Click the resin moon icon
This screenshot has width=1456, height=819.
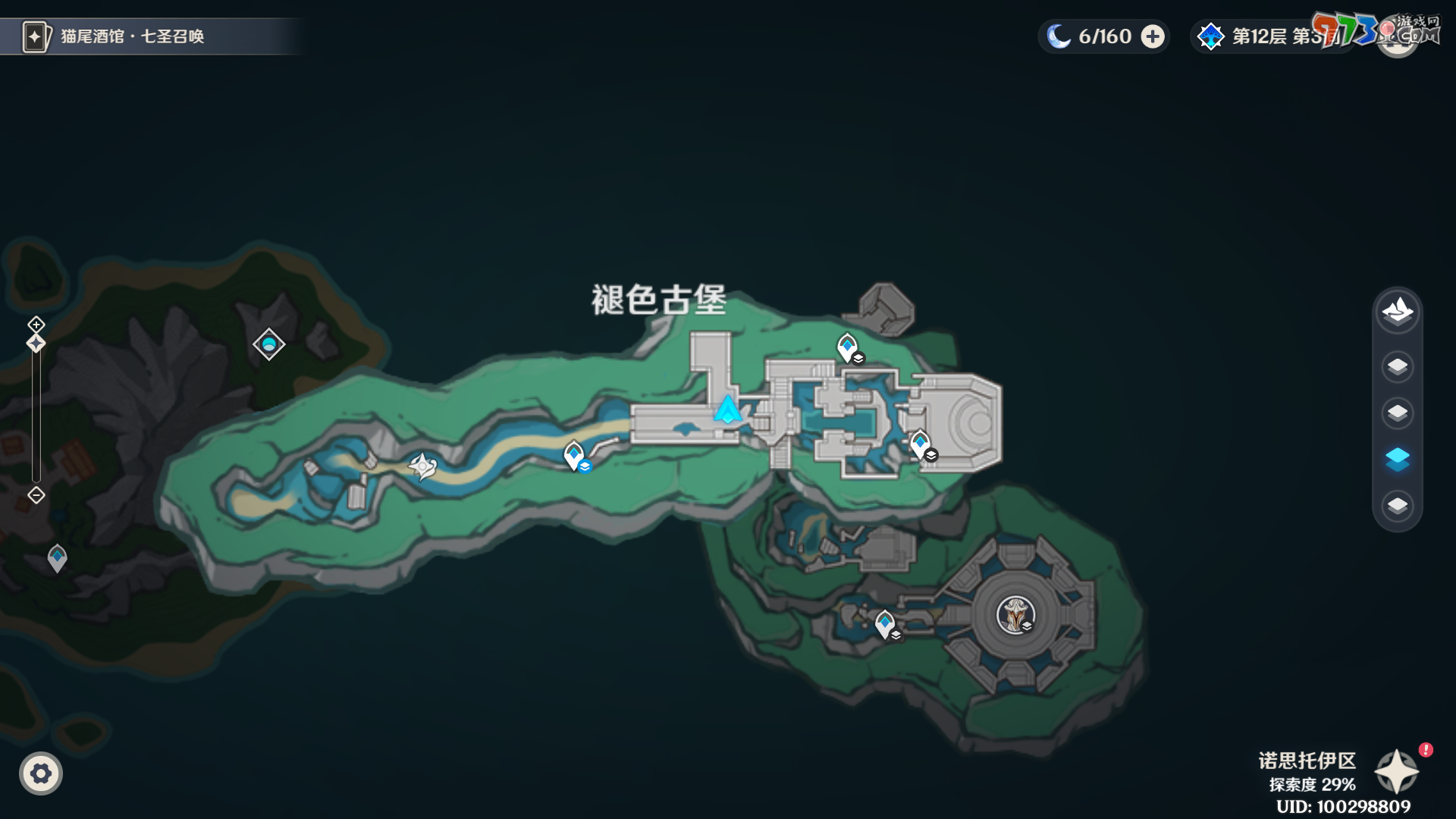(1059, 36)
